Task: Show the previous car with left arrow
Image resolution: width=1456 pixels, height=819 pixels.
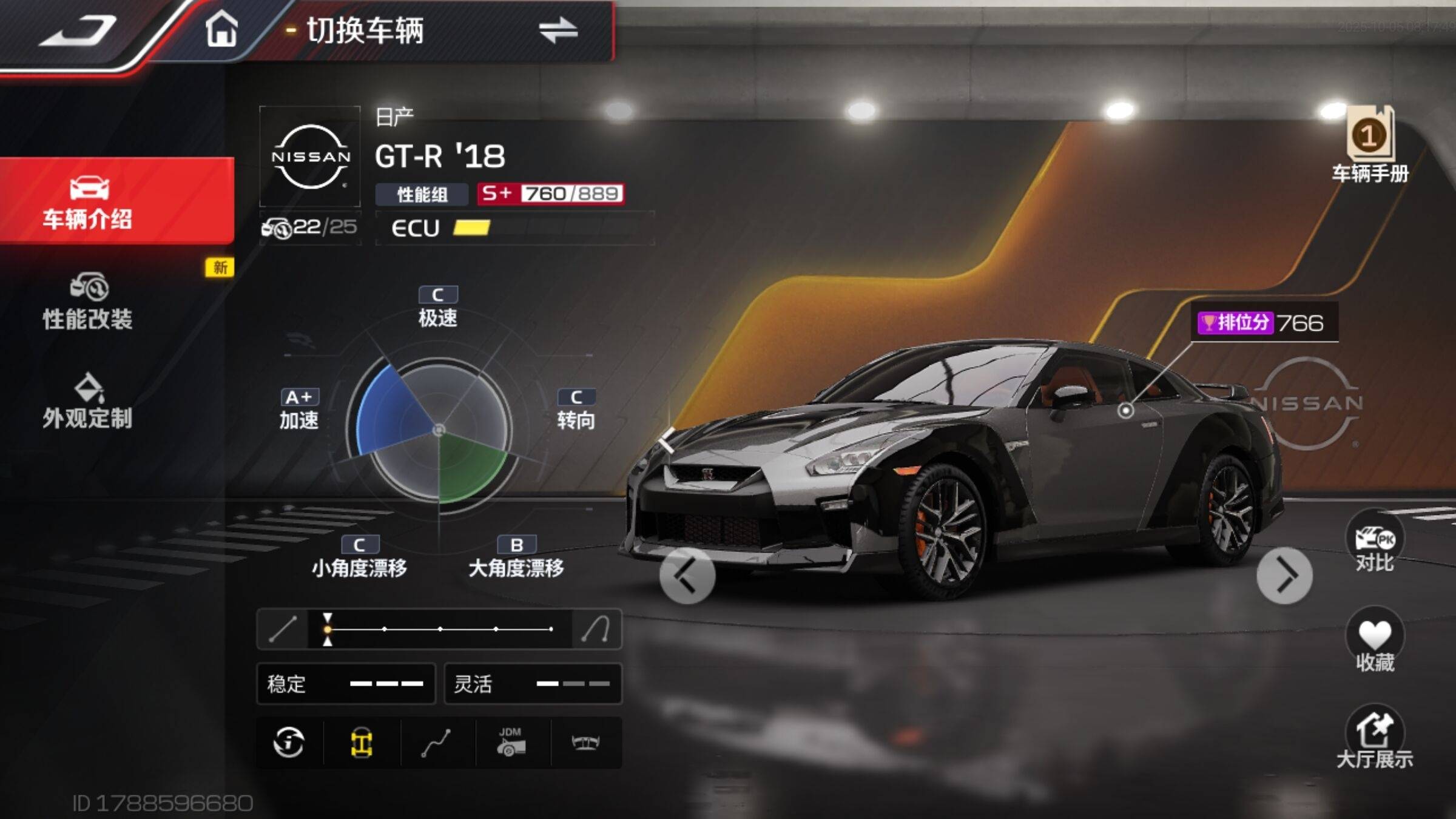Action: (x=687, y=576)
